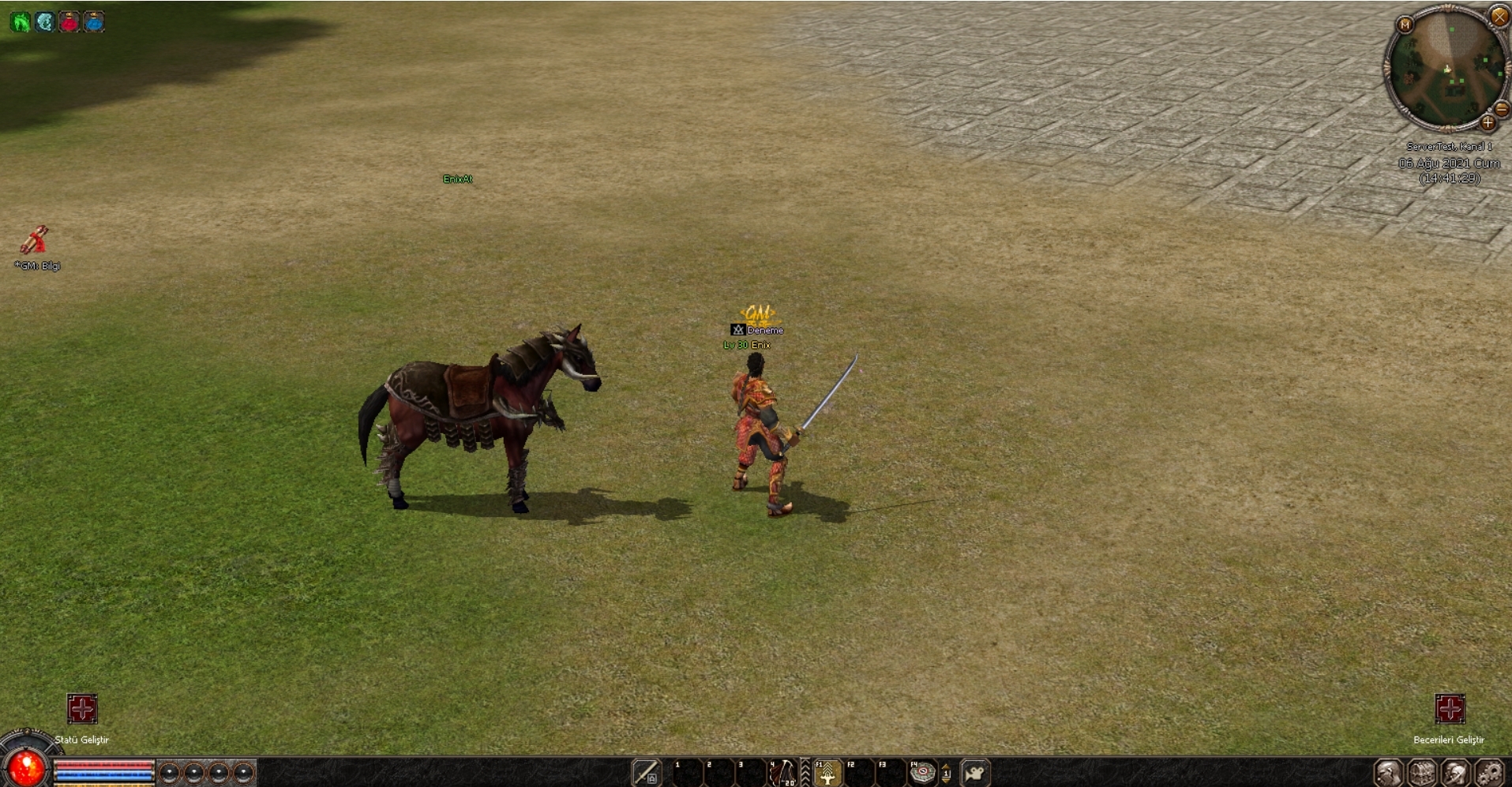Use the horse skill in quickslot 4
The image size is (1512, 787).
coord(782,773)
